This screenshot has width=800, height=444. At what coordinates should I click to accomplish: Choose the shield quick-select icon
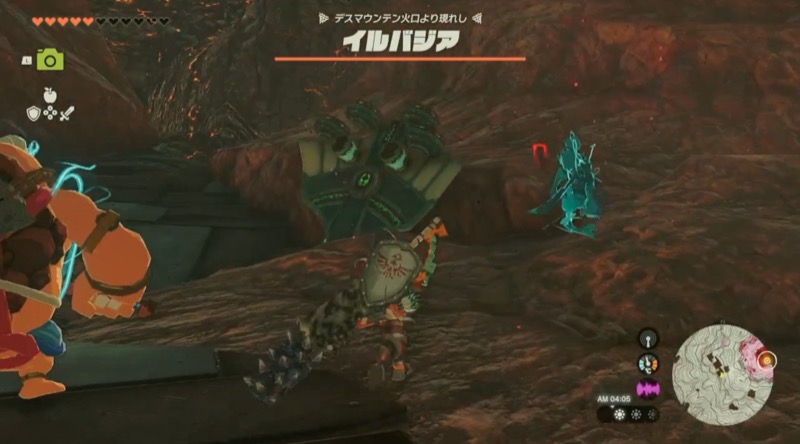point(33,113)
